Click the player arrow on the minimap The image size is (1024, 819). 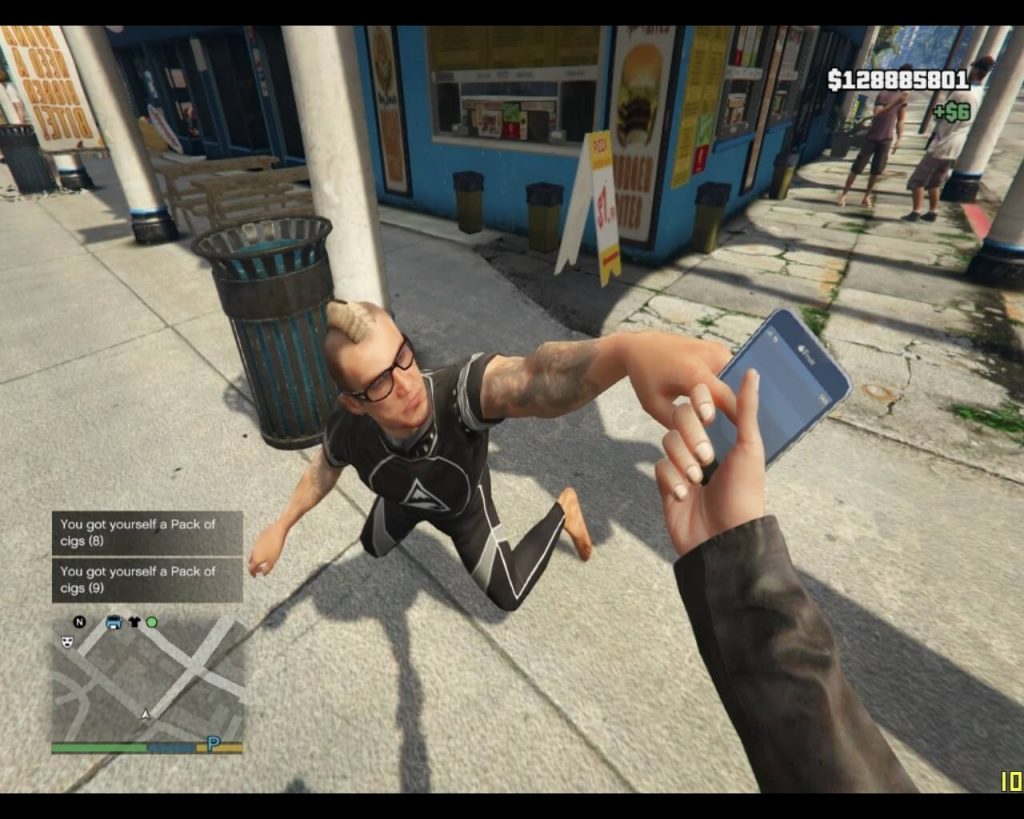coord(147,715)
